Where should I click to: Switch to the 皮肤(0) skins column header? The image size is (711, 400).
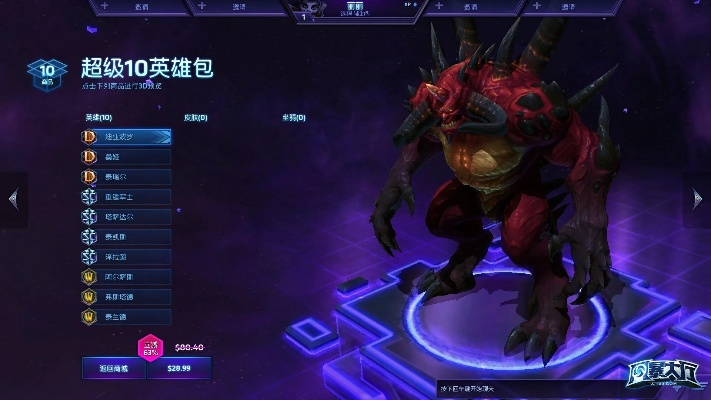[x=196, y=117]
